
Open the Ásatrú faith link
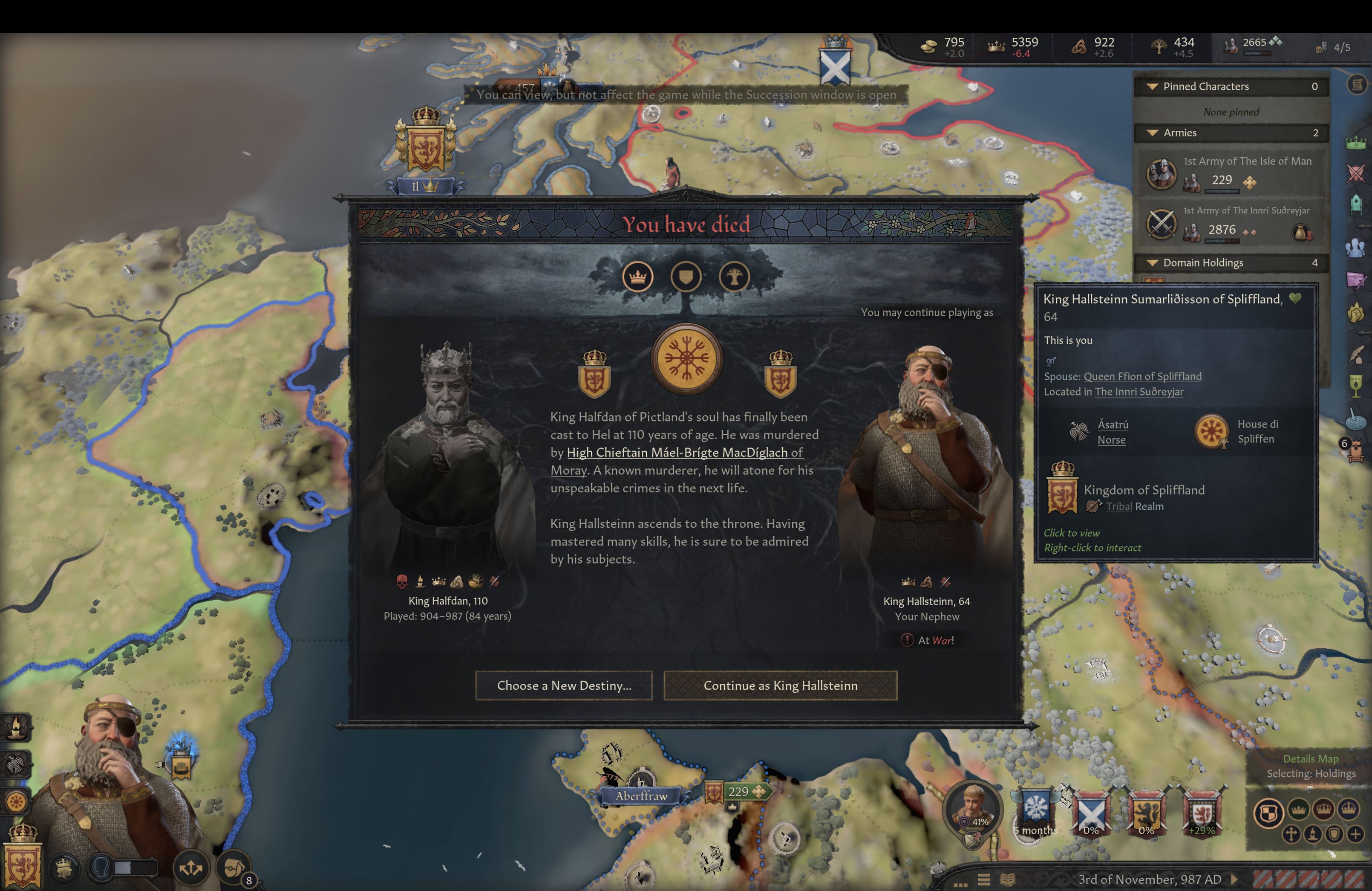pyautogui.click(x=1112, y=425)
